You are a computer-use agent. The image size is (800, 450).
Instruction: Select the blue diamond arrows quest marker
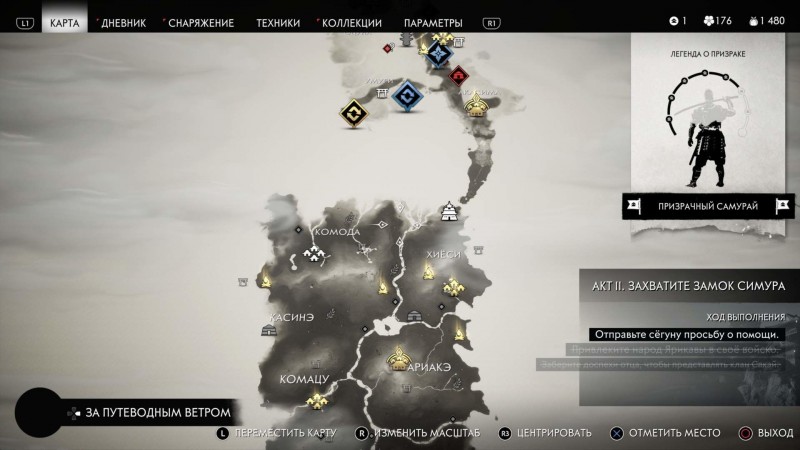405,96
